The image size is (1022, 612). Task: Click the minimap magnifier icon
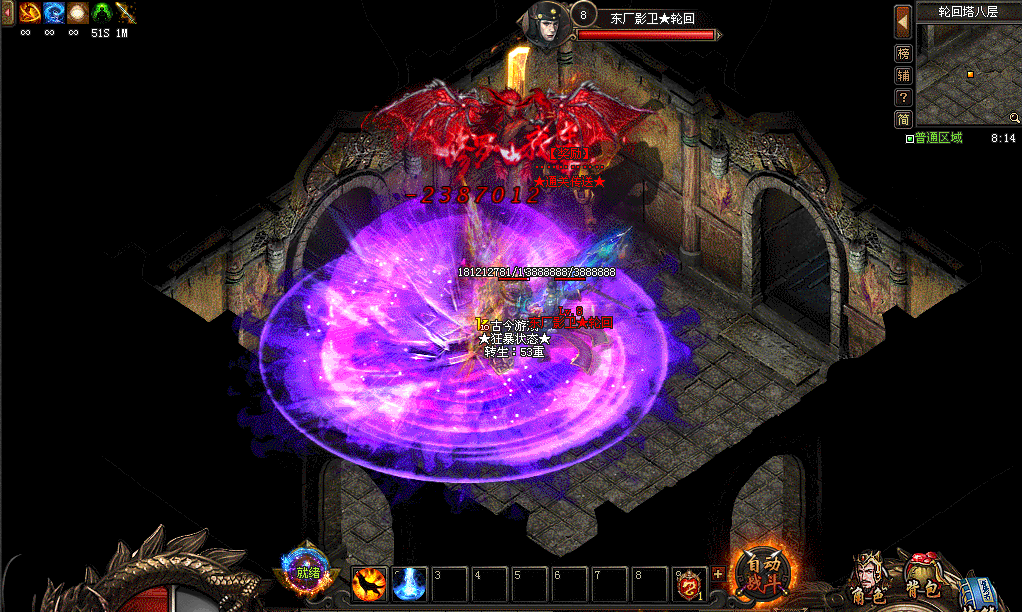pos(1014,118)
